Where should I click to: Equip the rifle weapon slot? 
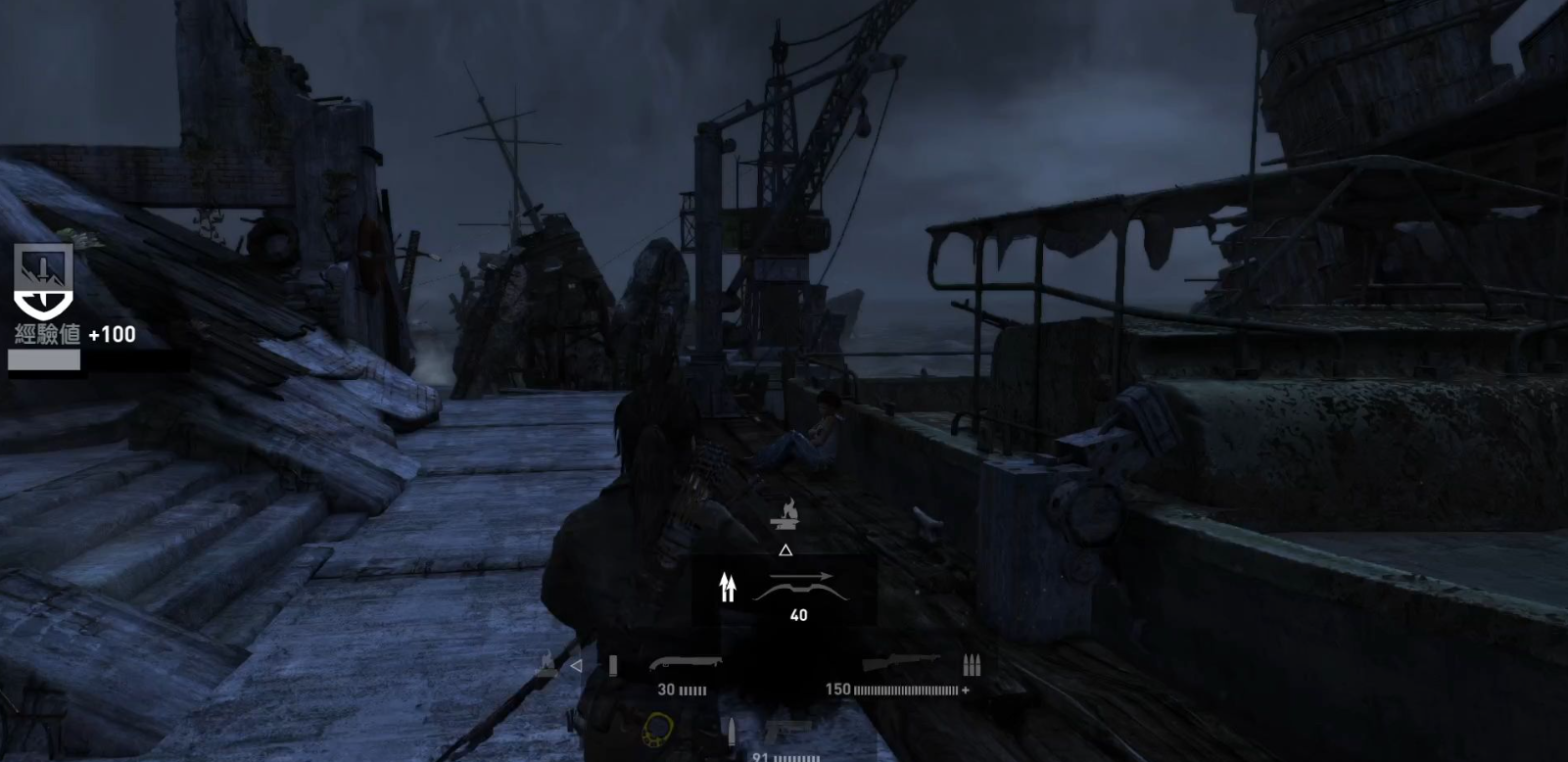[902, 665]
